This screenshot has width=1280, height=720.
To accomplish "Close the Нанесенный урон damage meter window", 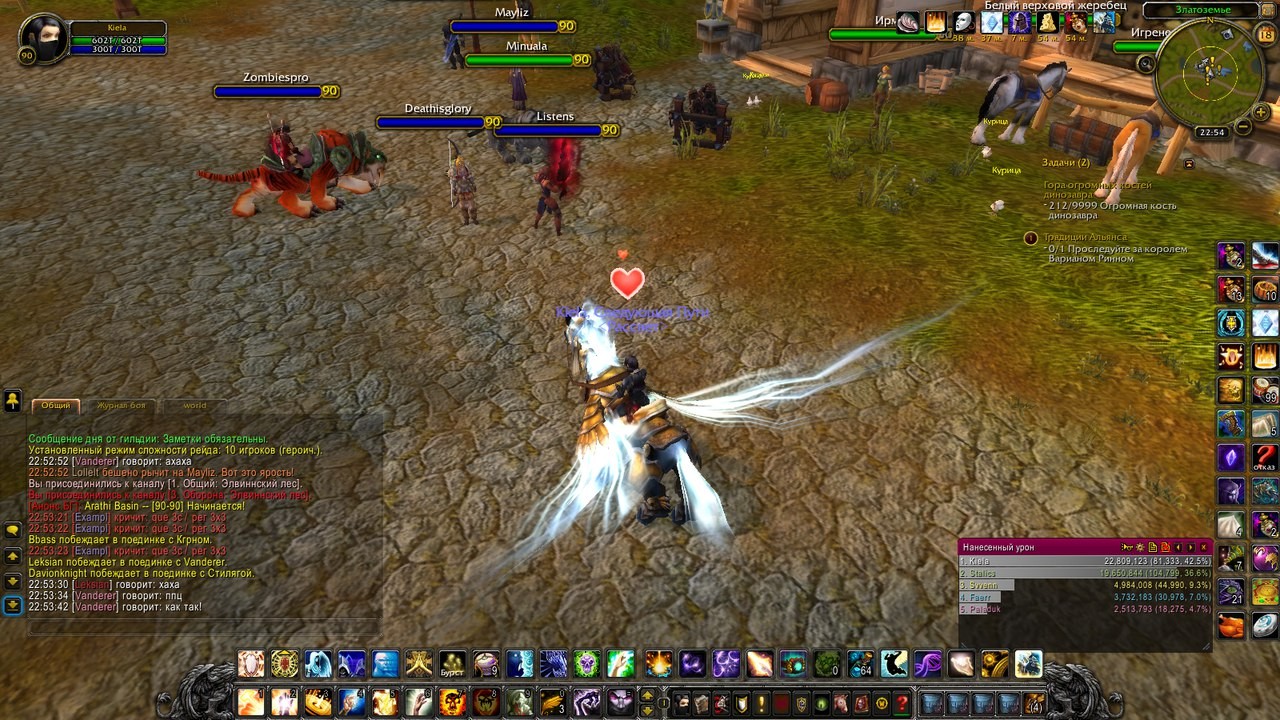I will 1204,547.
